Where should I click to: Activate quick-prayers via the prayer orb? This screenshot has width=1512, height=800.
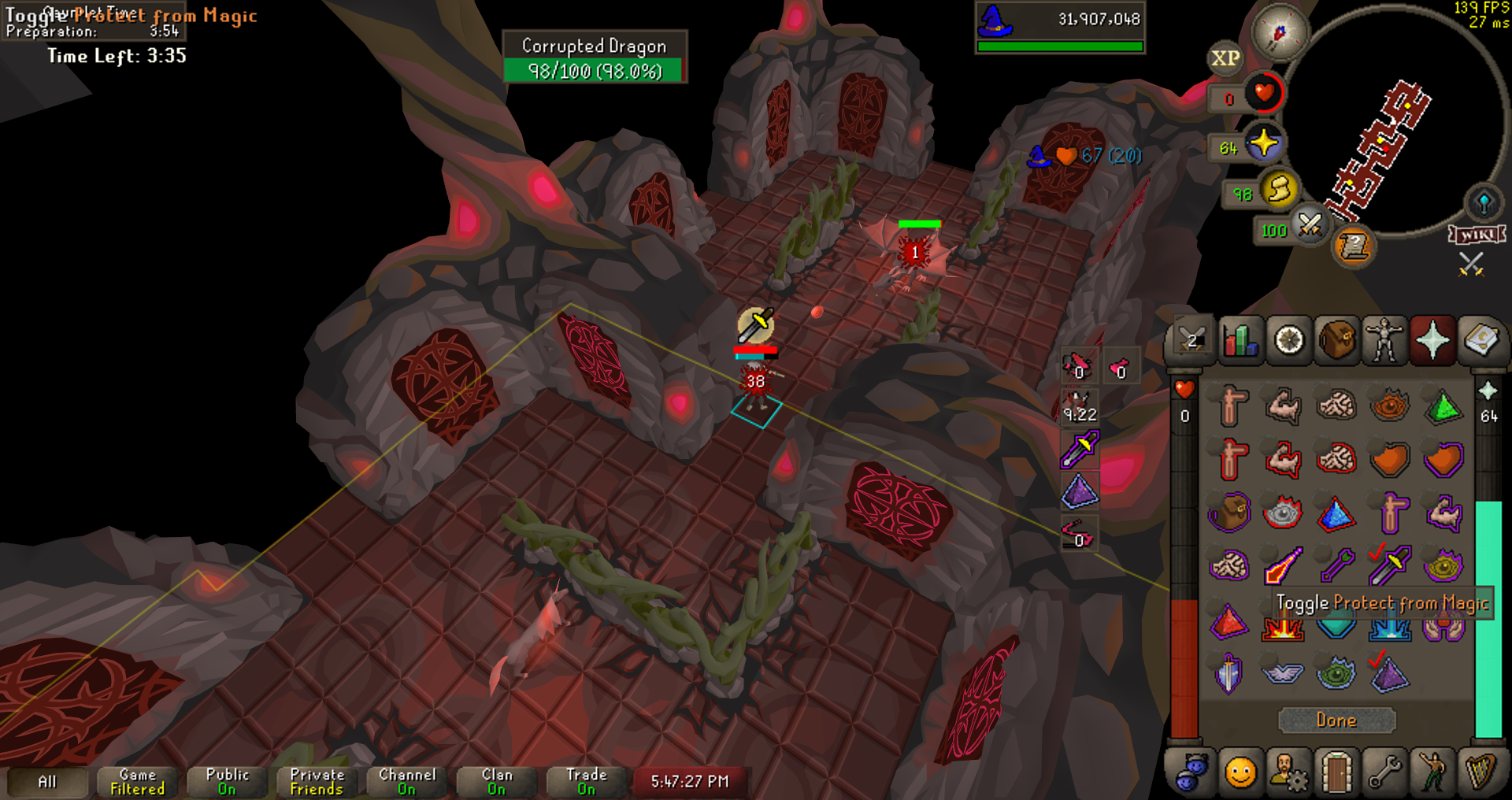coord(1263,145)
